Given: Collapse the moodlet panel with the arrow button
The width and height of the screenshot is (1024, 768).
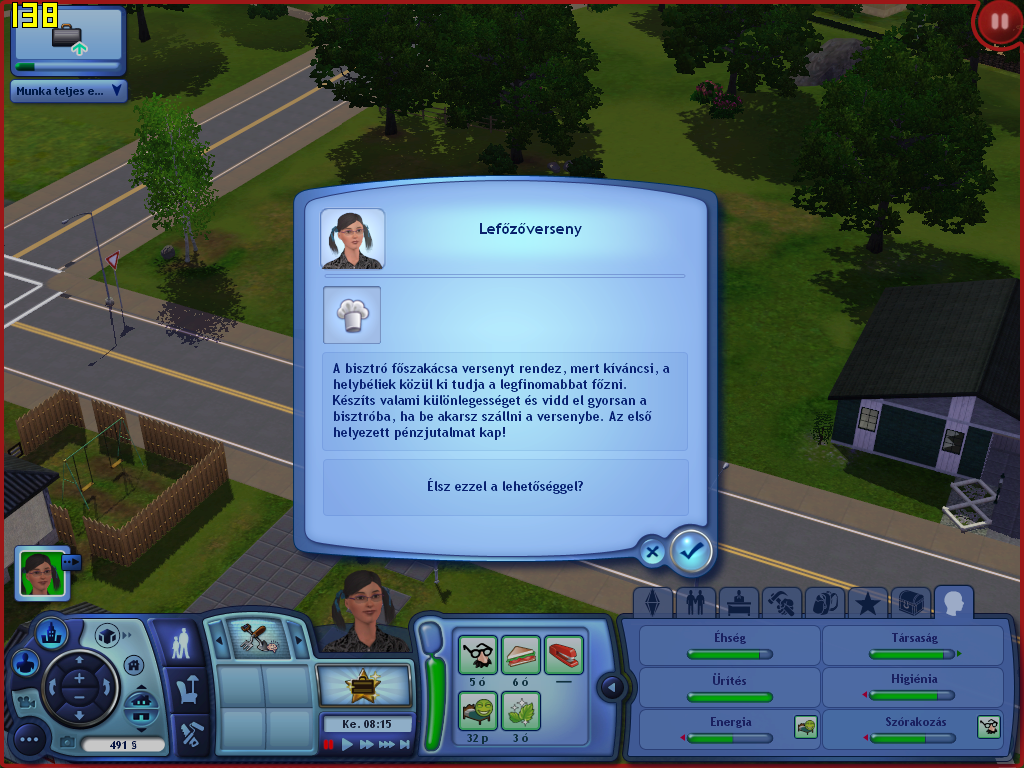Looking at the screenshot, I should (x=612, y=687).
